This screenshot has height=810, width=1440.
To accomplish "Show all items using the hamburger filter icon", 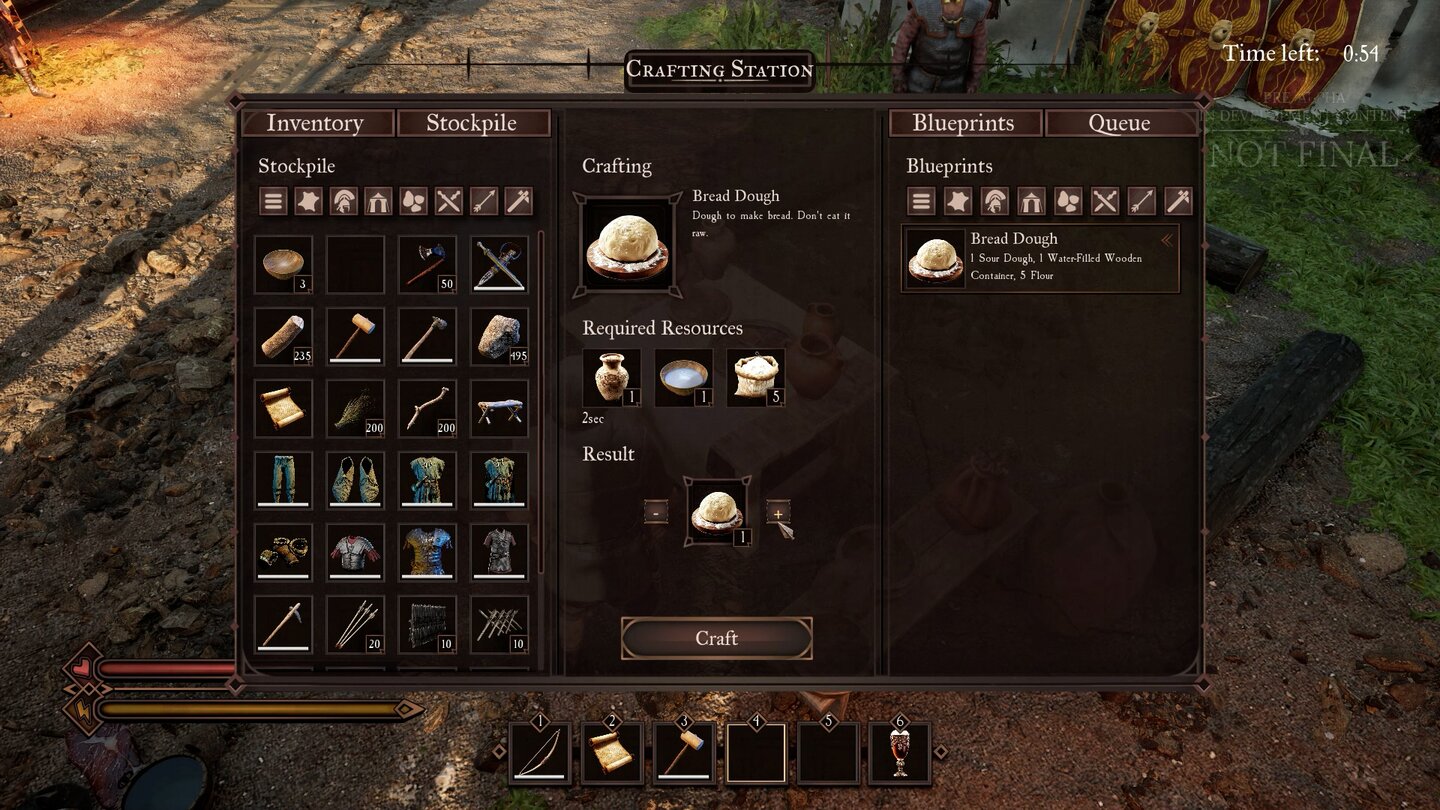I will pyautogui.click(x=272, y=201).
